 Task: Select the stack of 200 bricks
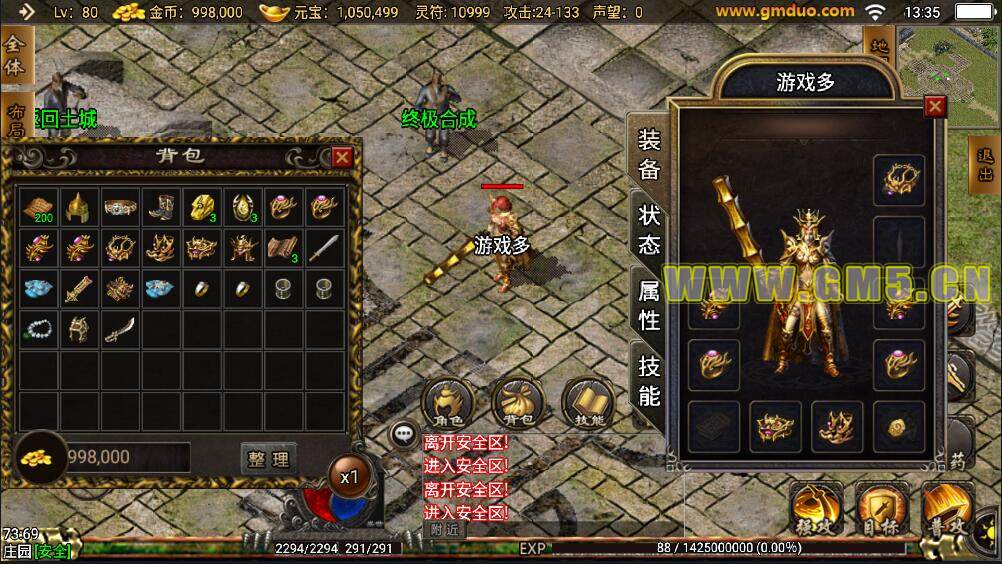[x=37, y=207]
